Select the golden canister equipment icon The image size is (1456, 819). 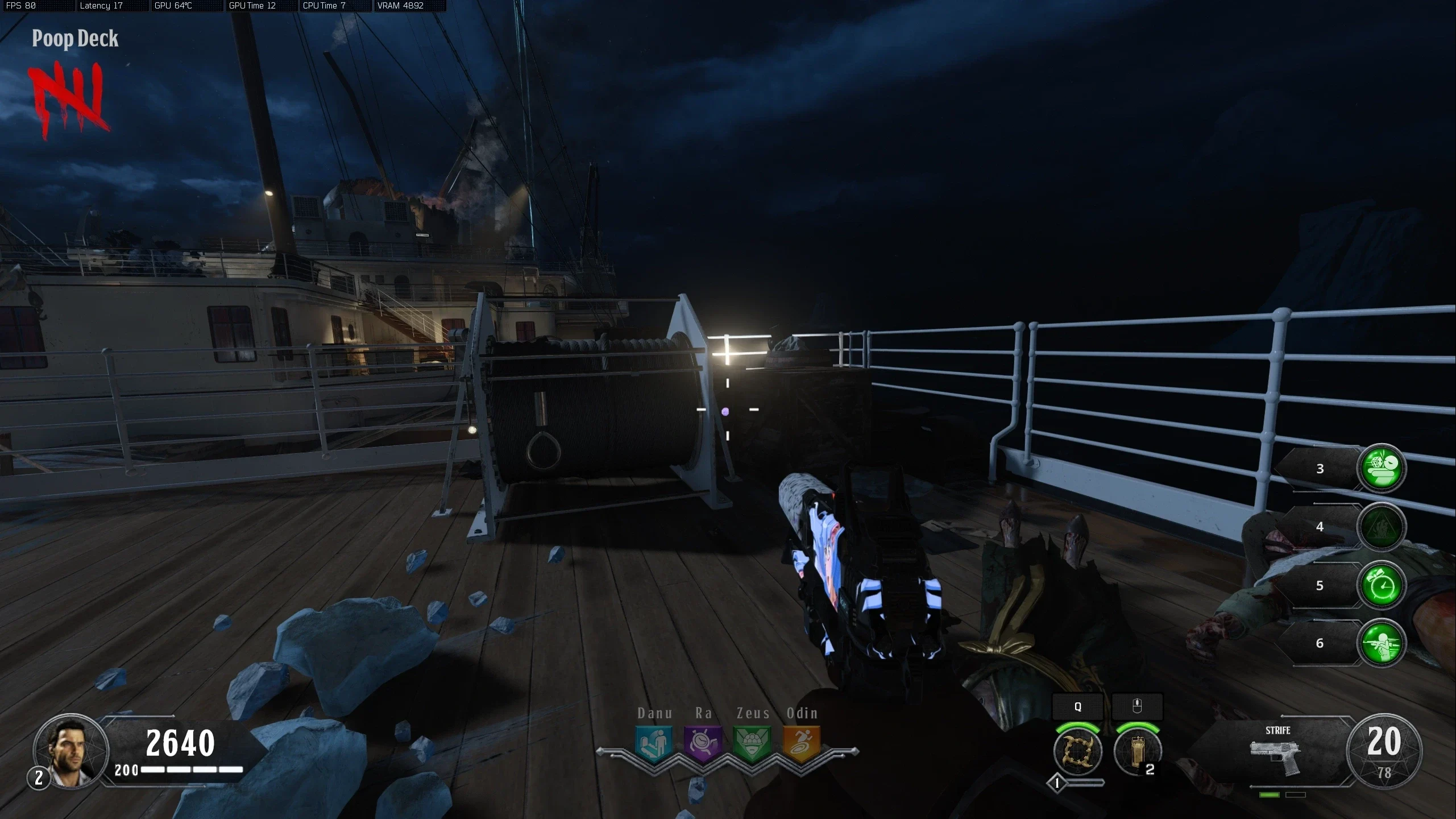click(1137, 751)
